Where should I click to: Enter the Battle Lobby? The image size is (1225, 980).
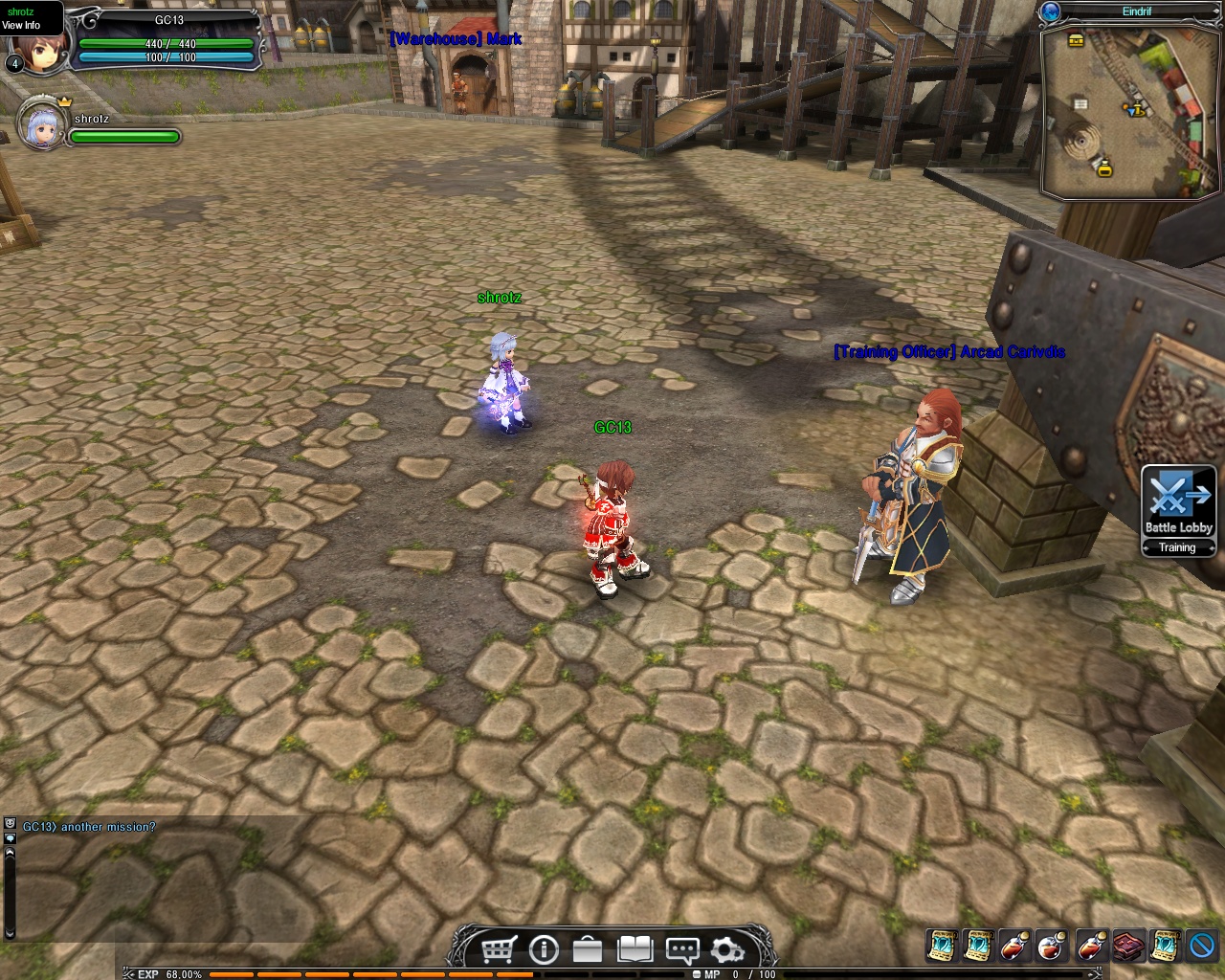[x=1178, y=501]
